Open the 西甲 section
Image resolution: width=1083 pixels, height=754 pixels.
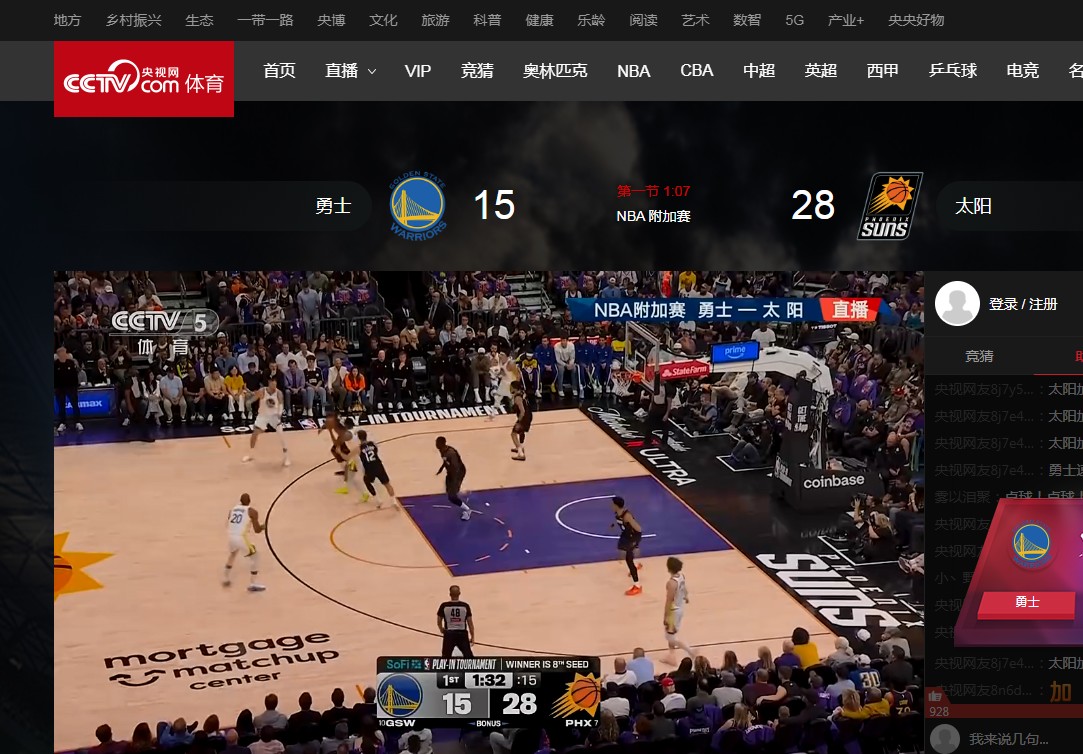click(883, 71)
